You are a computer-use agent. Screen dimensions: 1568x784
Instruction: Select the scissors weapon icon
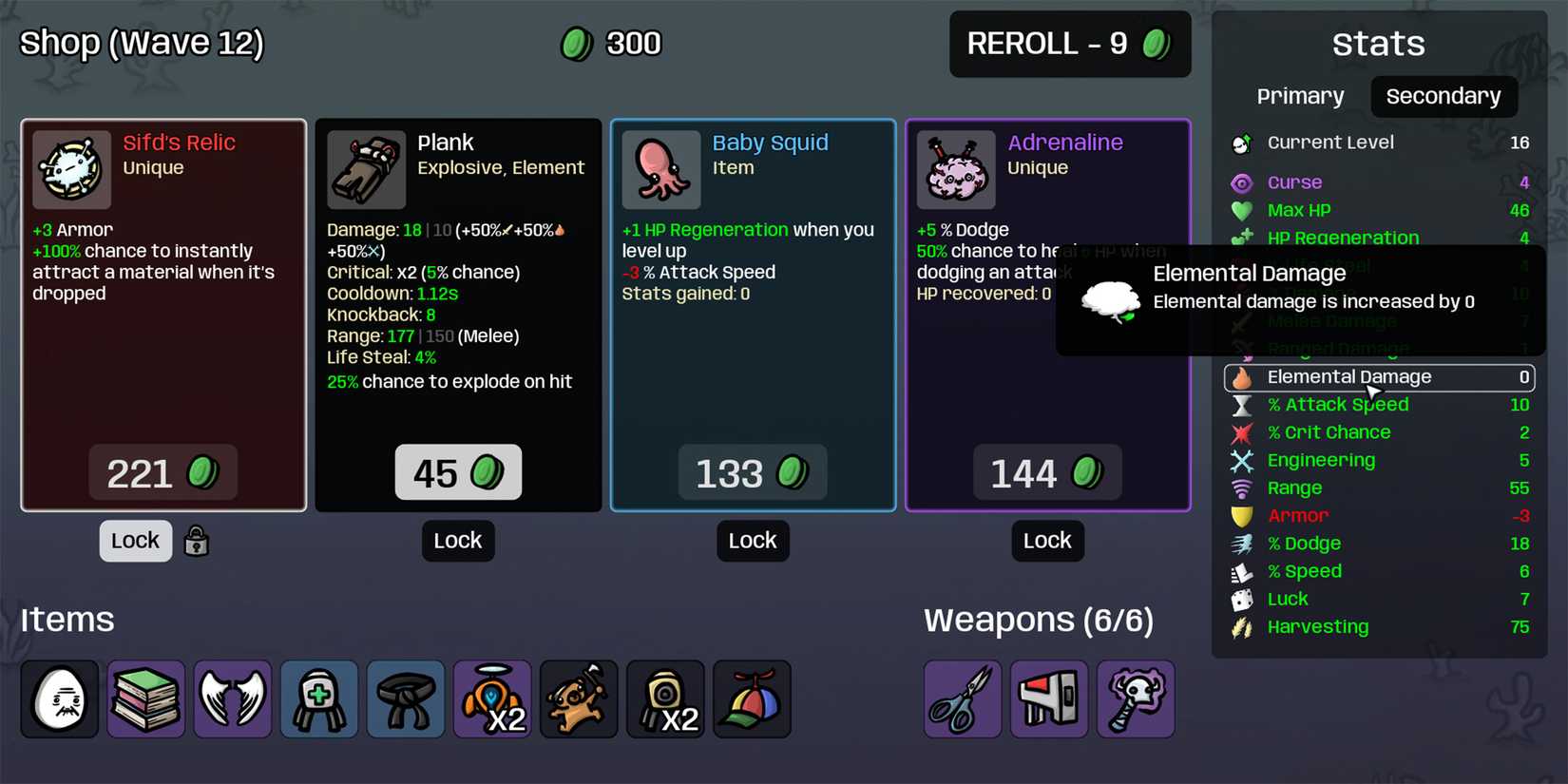pos(961,699)
